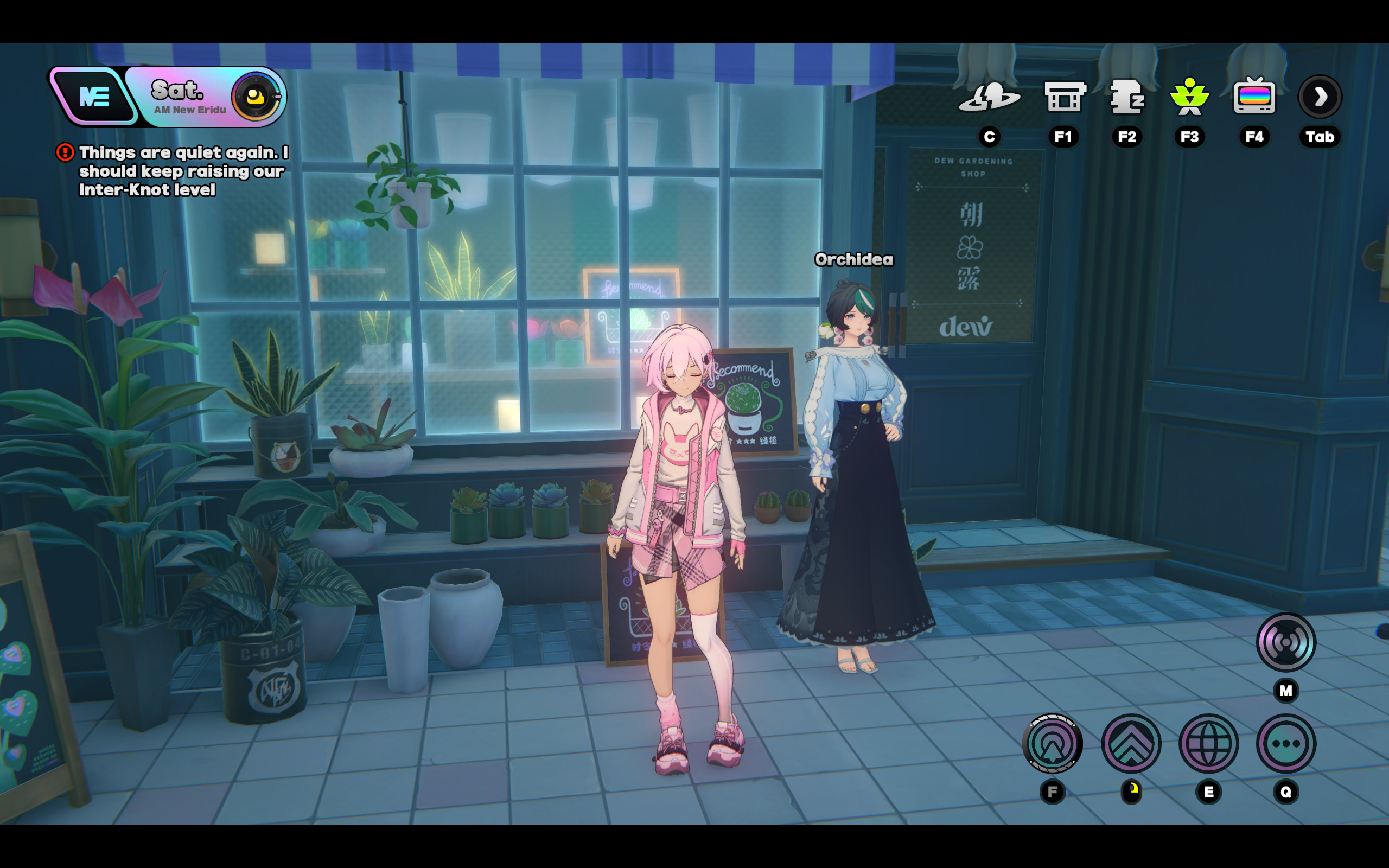Click the three-dot more options icon above Q
This screenshot has width=1389, height=868.
pyautogui.click(x=1286, y=743)
